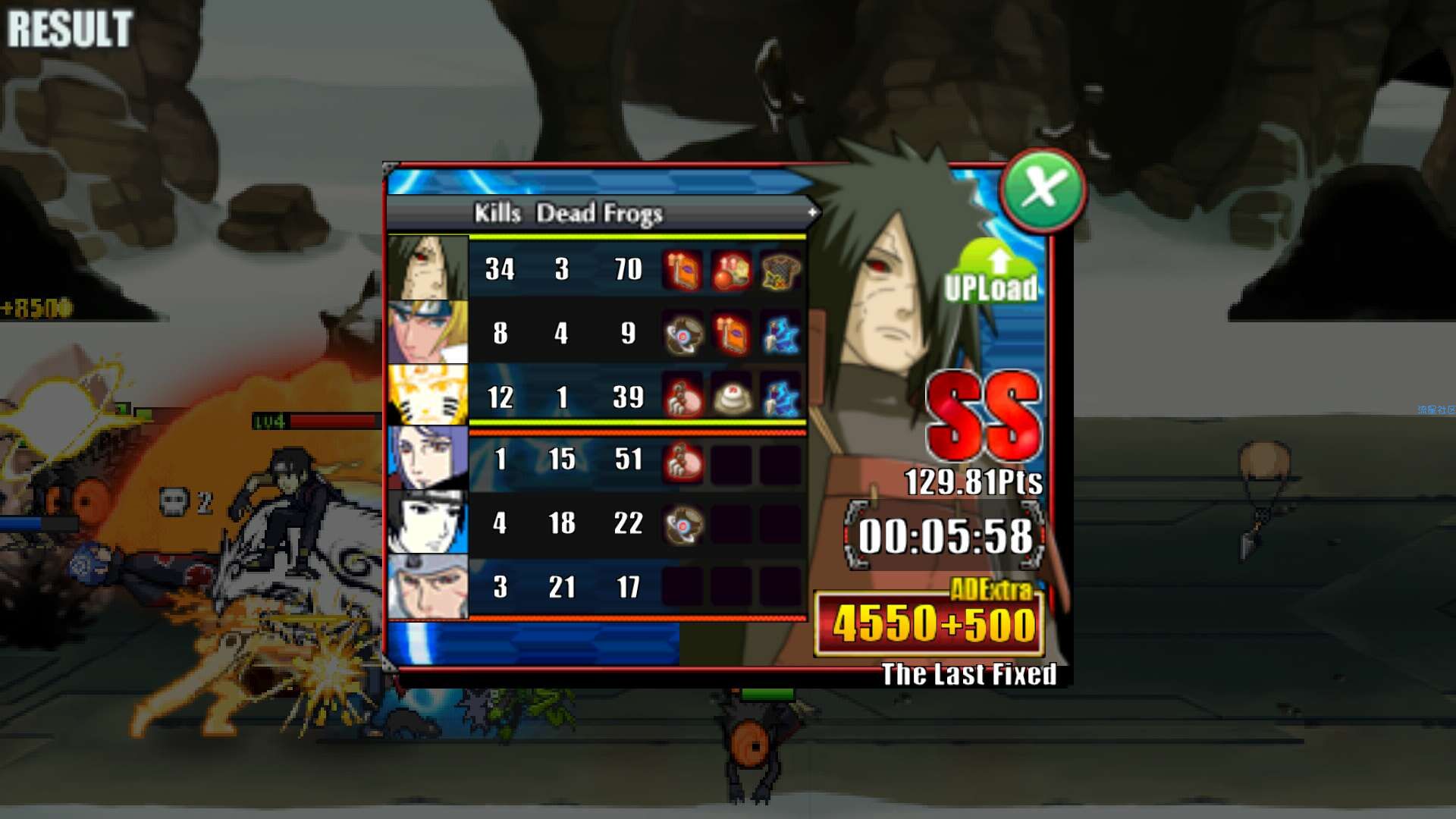Upload the match result
1456x819 pixels.
pyautogui.click(x=991, y=274)
